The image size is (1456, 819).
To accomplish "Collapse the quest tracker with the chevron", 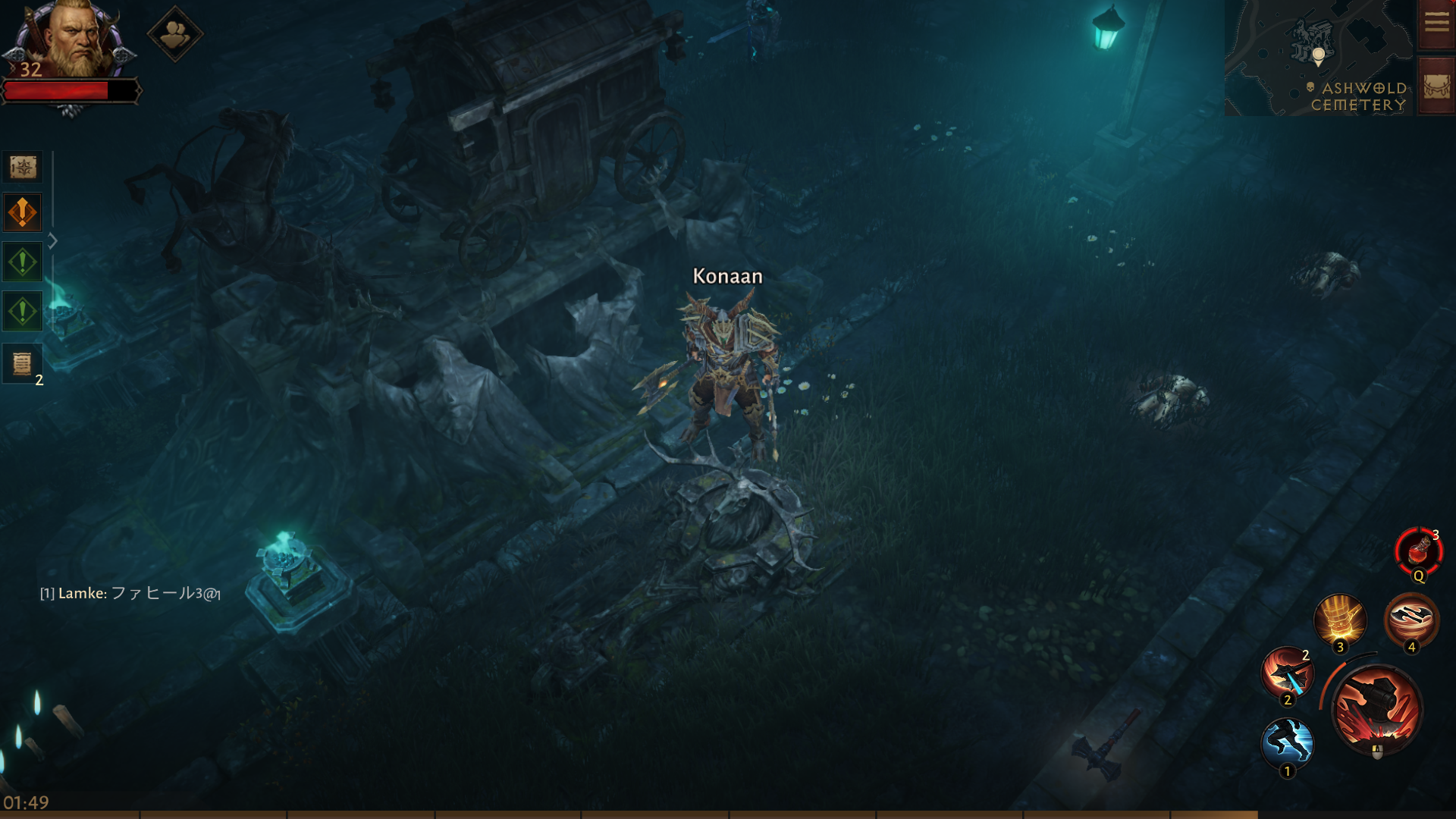I will 53,241.
